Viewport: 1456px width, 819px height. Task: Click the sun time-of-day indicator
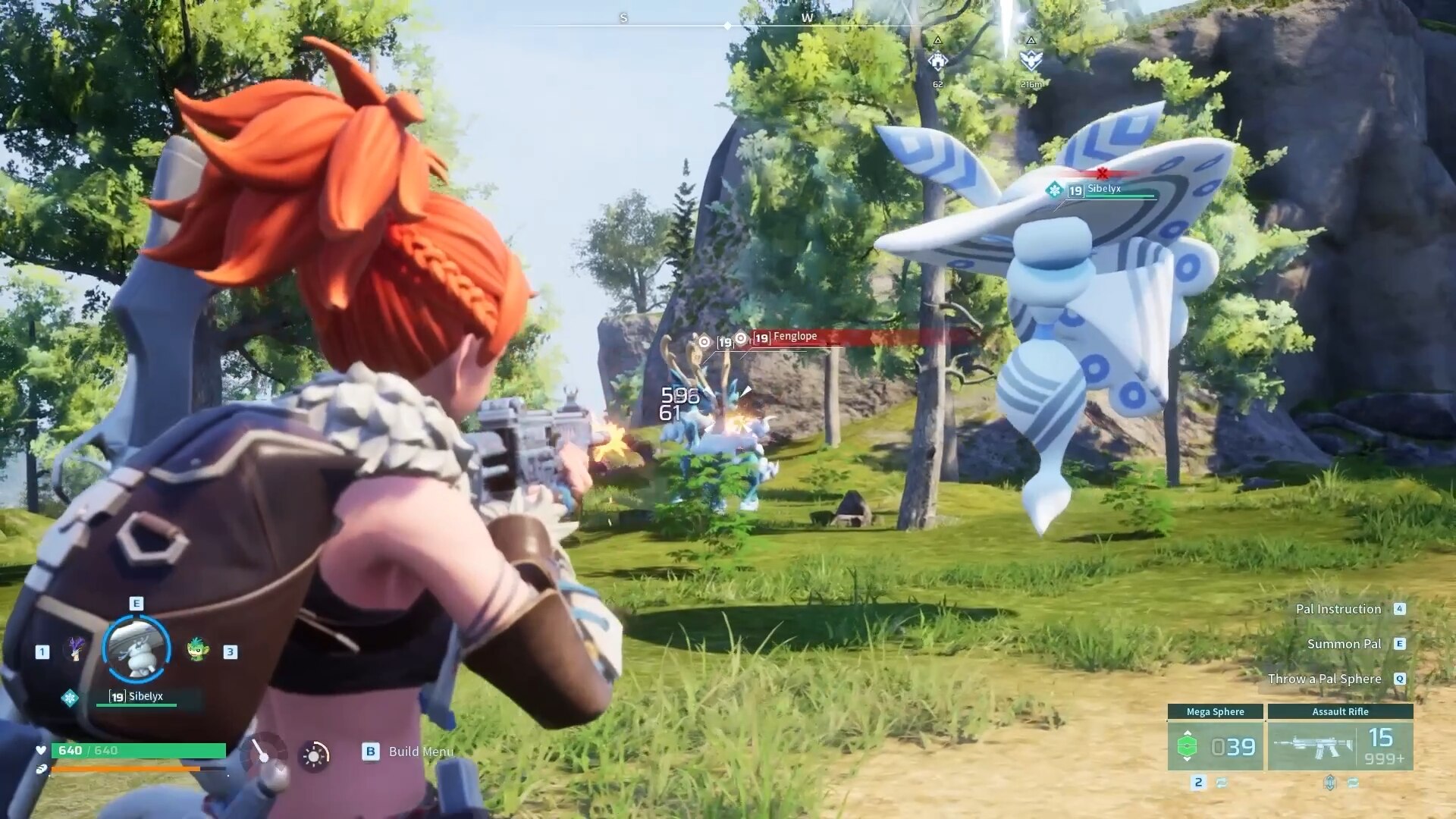point(314,755)
